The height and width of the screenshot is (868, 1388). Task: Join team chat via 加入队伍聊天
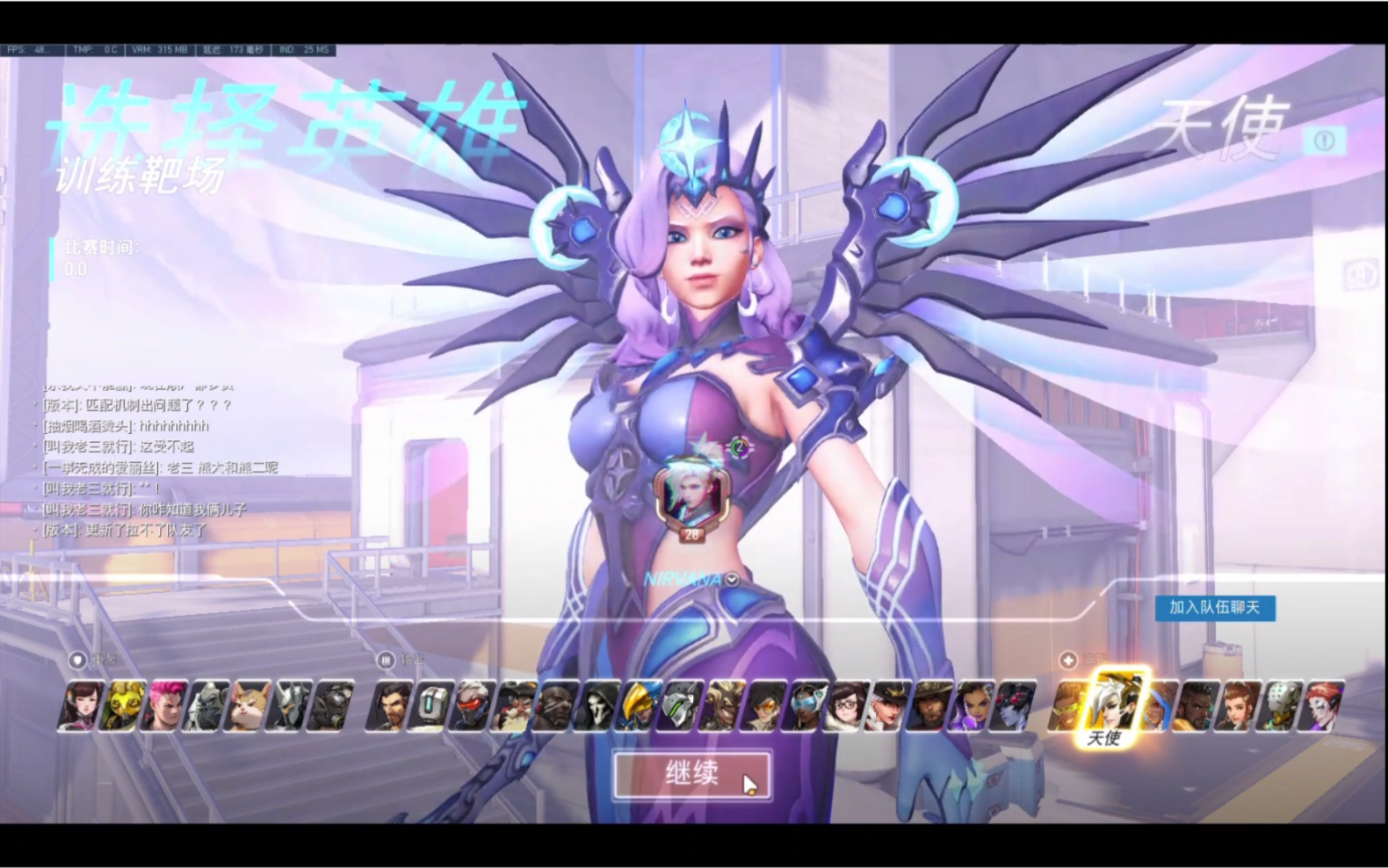(1214, 608)
